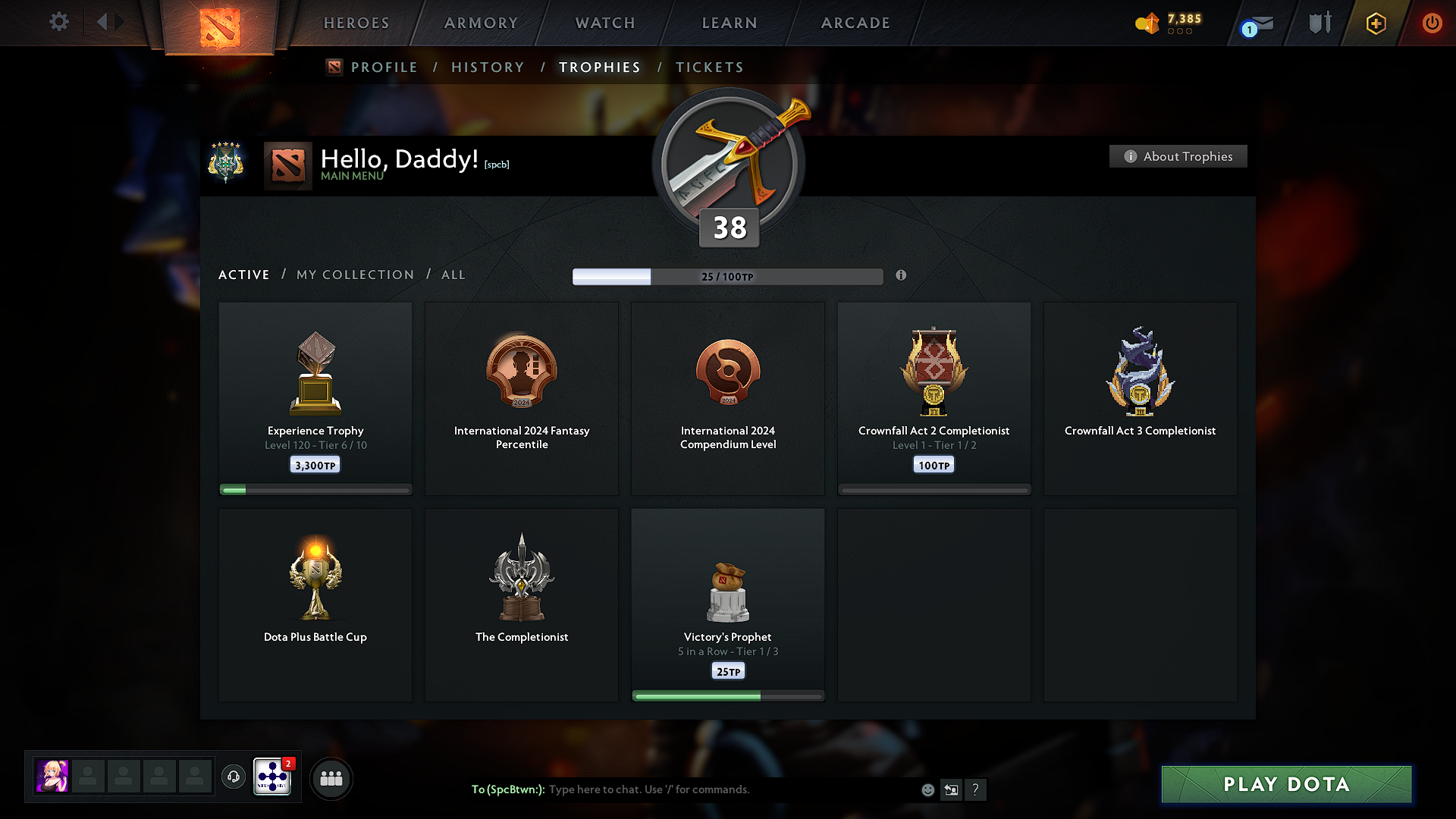1456x819 pixels.
Task: Toggle the trophy progress info tooltip icon
Action: pyautogui.click(x=902, y=276)
